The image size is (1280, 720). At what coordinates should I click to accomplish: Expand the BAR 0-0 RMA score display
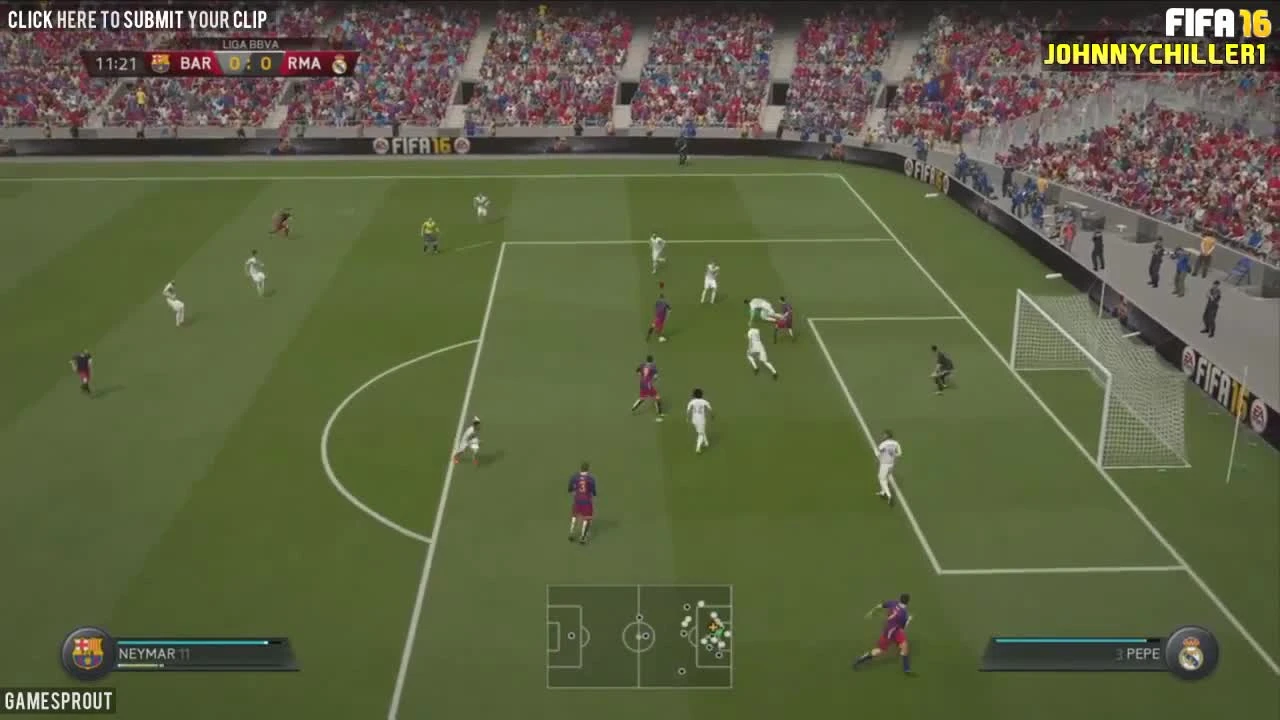click(x=249, y=63)
